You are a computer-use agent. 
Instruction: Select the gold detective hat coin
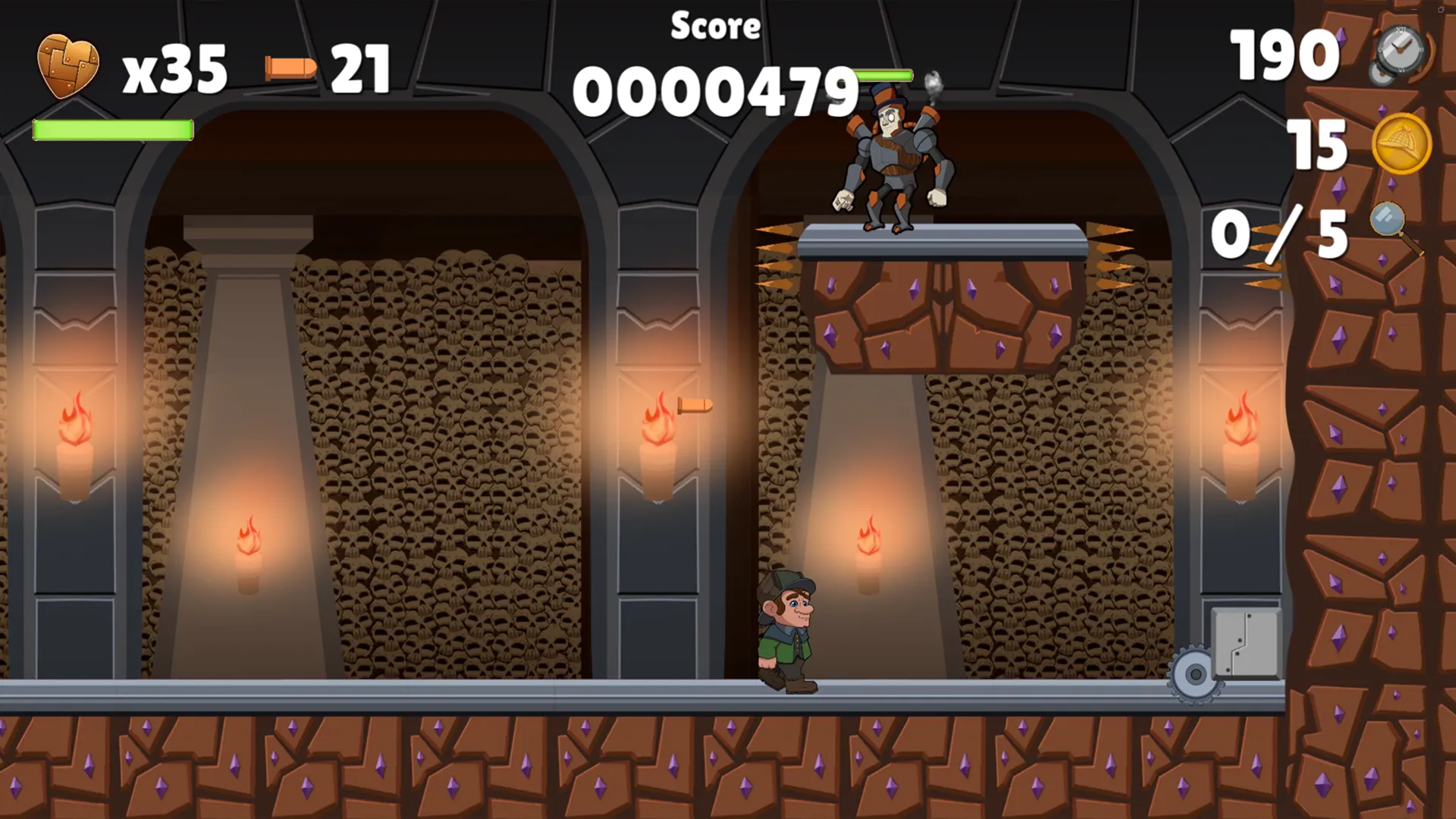pyautogui.click(x=1401, y=143)
